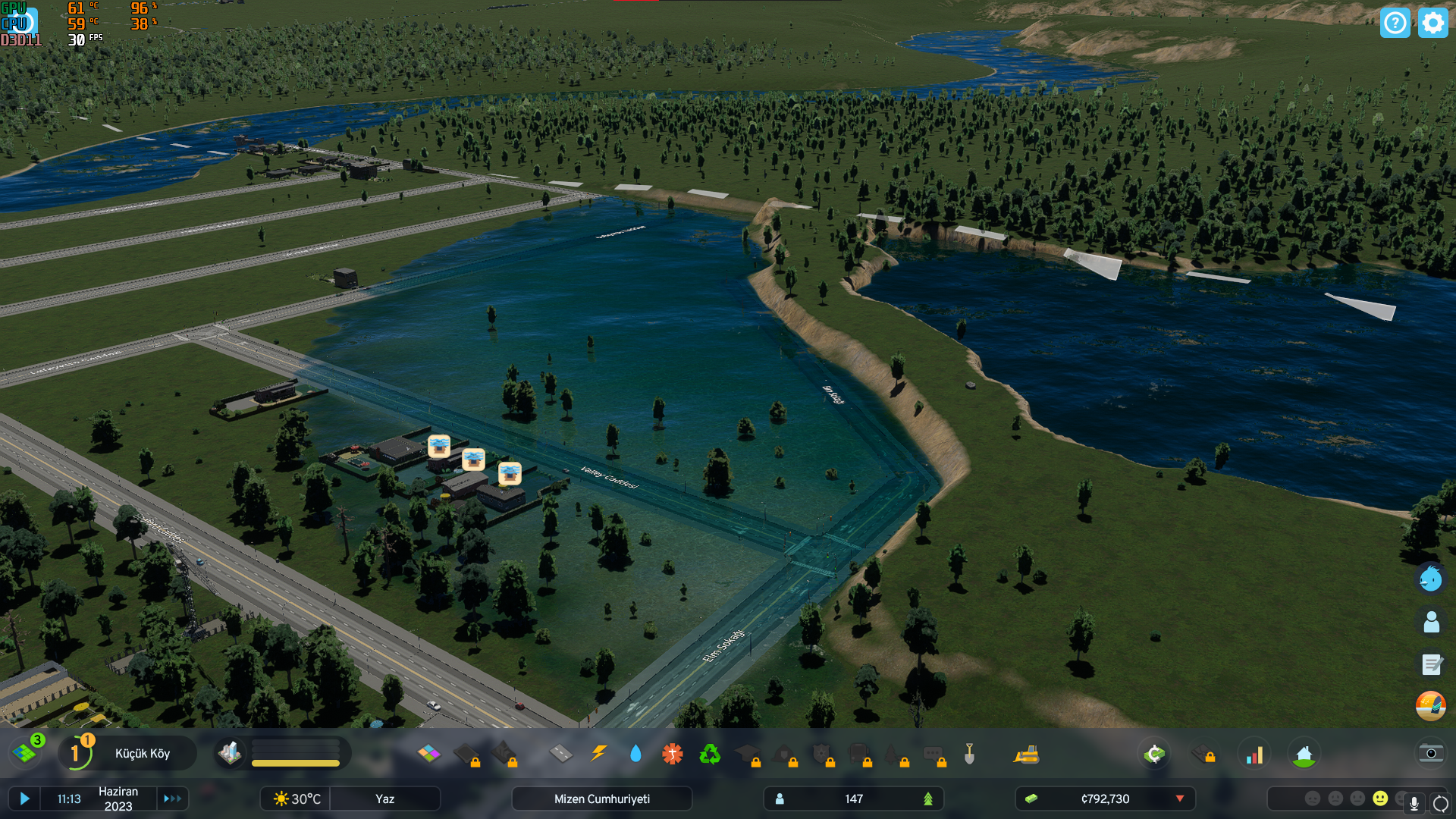Activate the yellow bulldozer tool

[x=1026, y=754]
